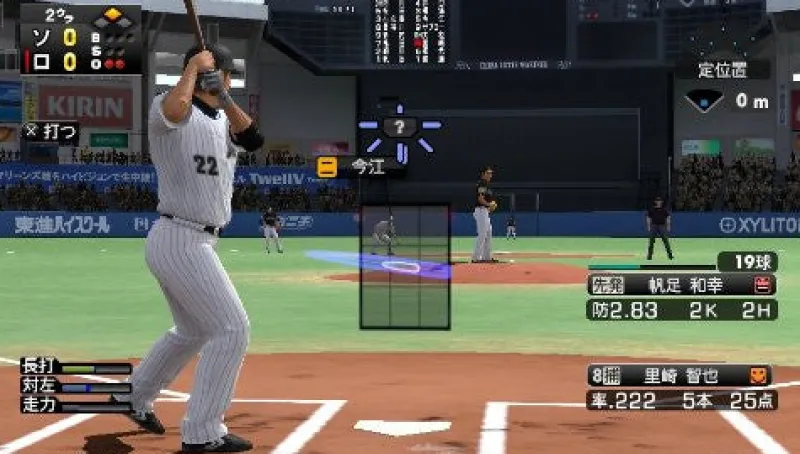Viewport: 800px width, 454px height.
Task: Open the pitcher 帆足 和幸 info panel
Action: (x=681, y=284)
